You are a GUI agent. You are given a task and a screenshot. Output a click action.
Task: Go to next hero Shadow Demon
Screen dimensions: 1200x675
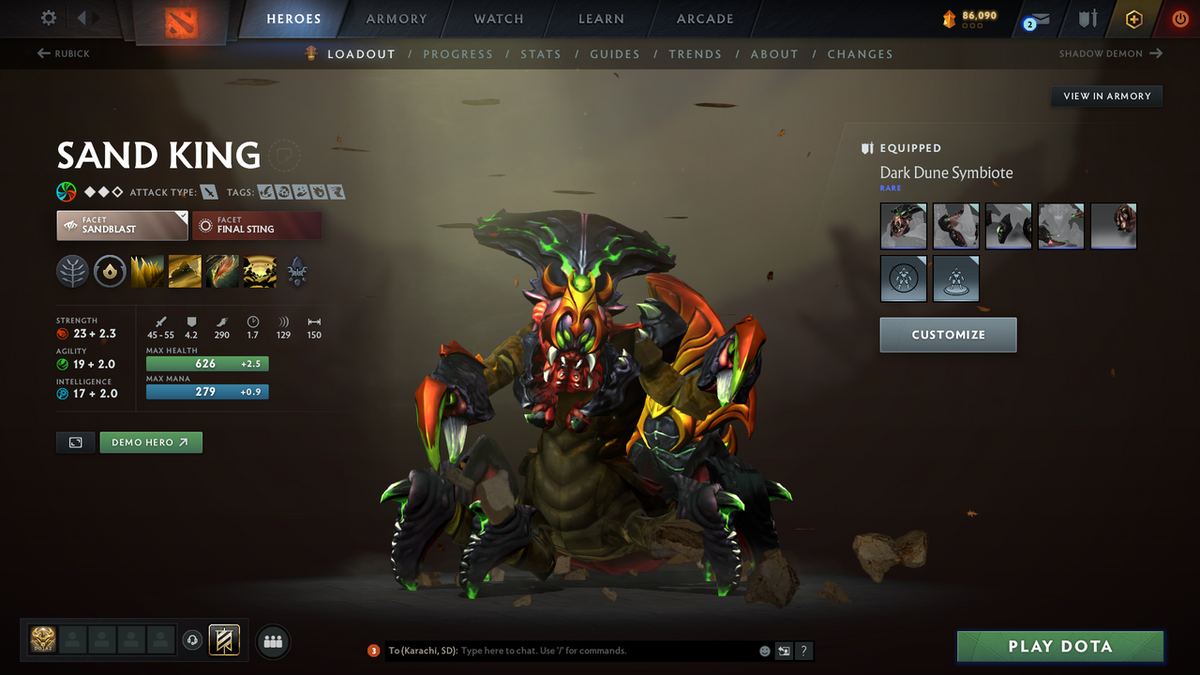tap(1110, 54)
